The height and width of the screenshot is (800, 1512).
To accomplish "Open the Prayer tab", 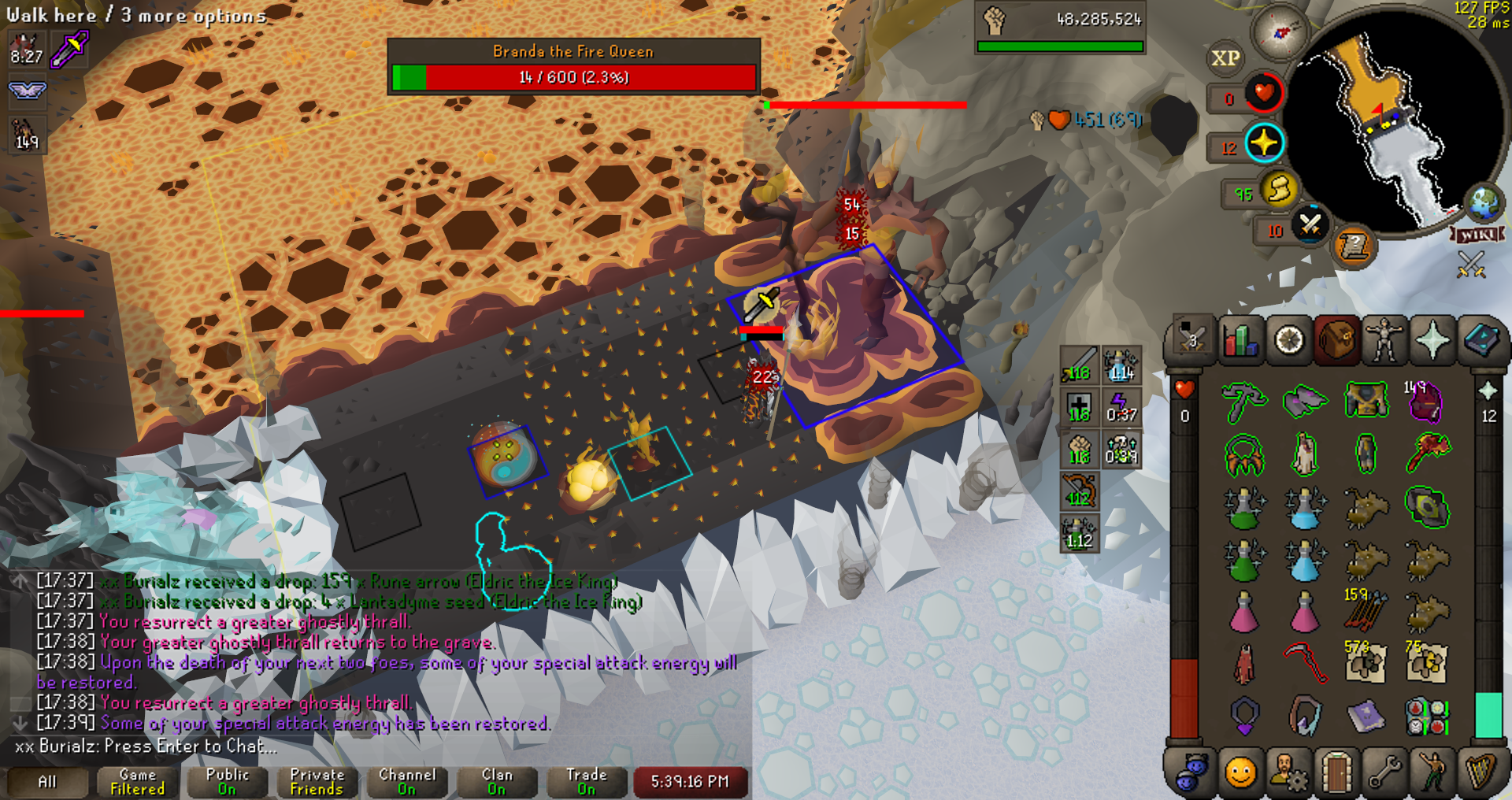I will pos(1432,341).
